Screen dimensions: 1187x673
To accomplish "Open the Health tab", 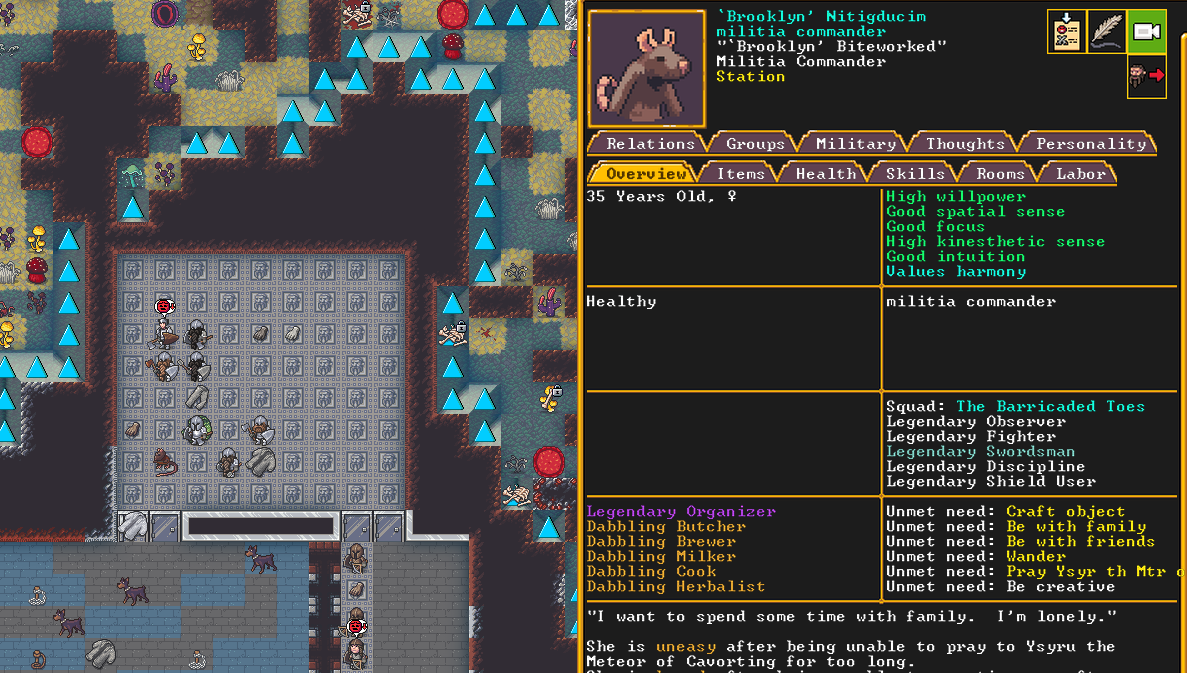I will pyautogui.click(x=825, y=174).
